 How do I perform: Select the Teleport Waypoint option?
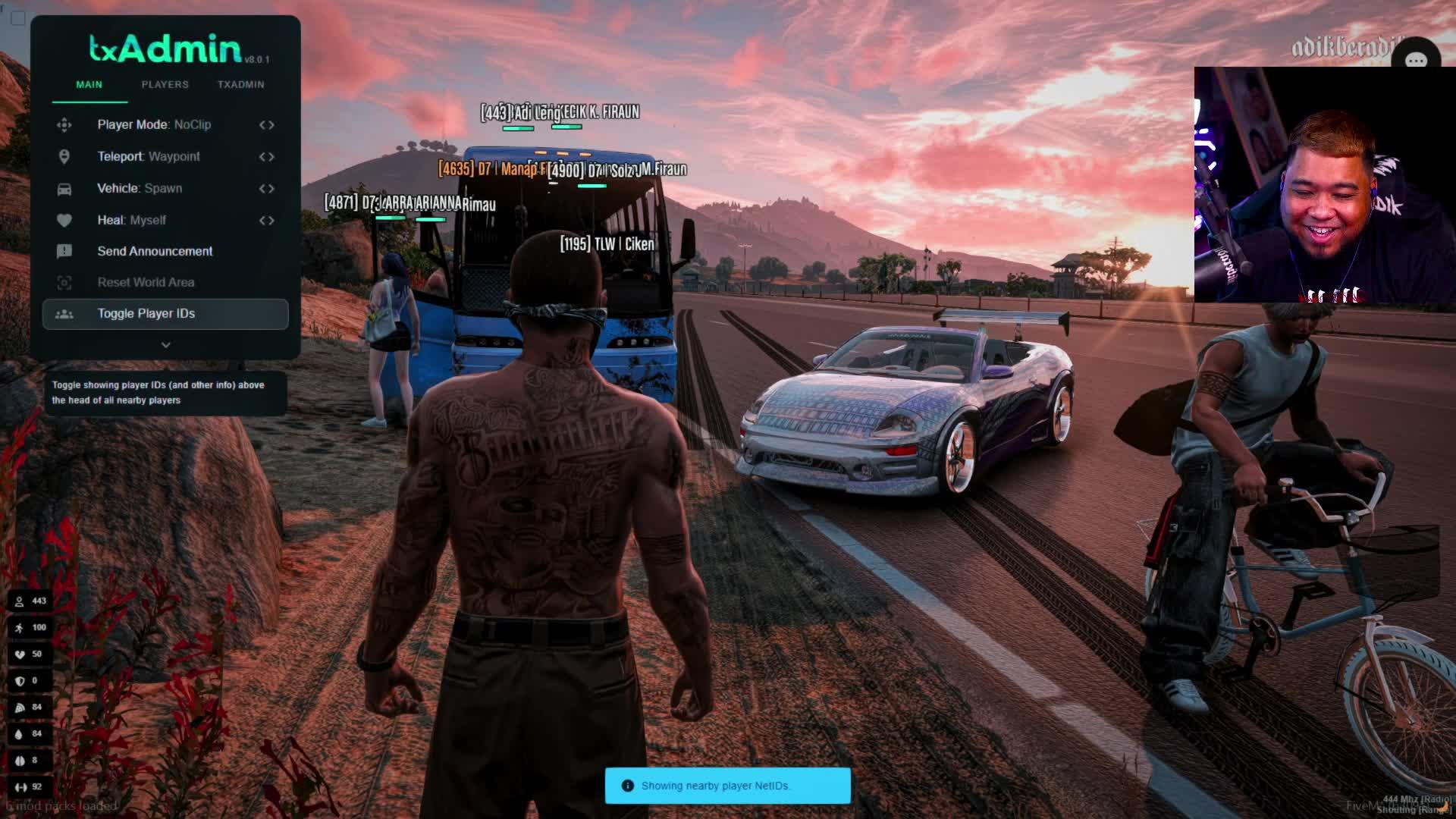pyautogui.click(x=149, y=156)
